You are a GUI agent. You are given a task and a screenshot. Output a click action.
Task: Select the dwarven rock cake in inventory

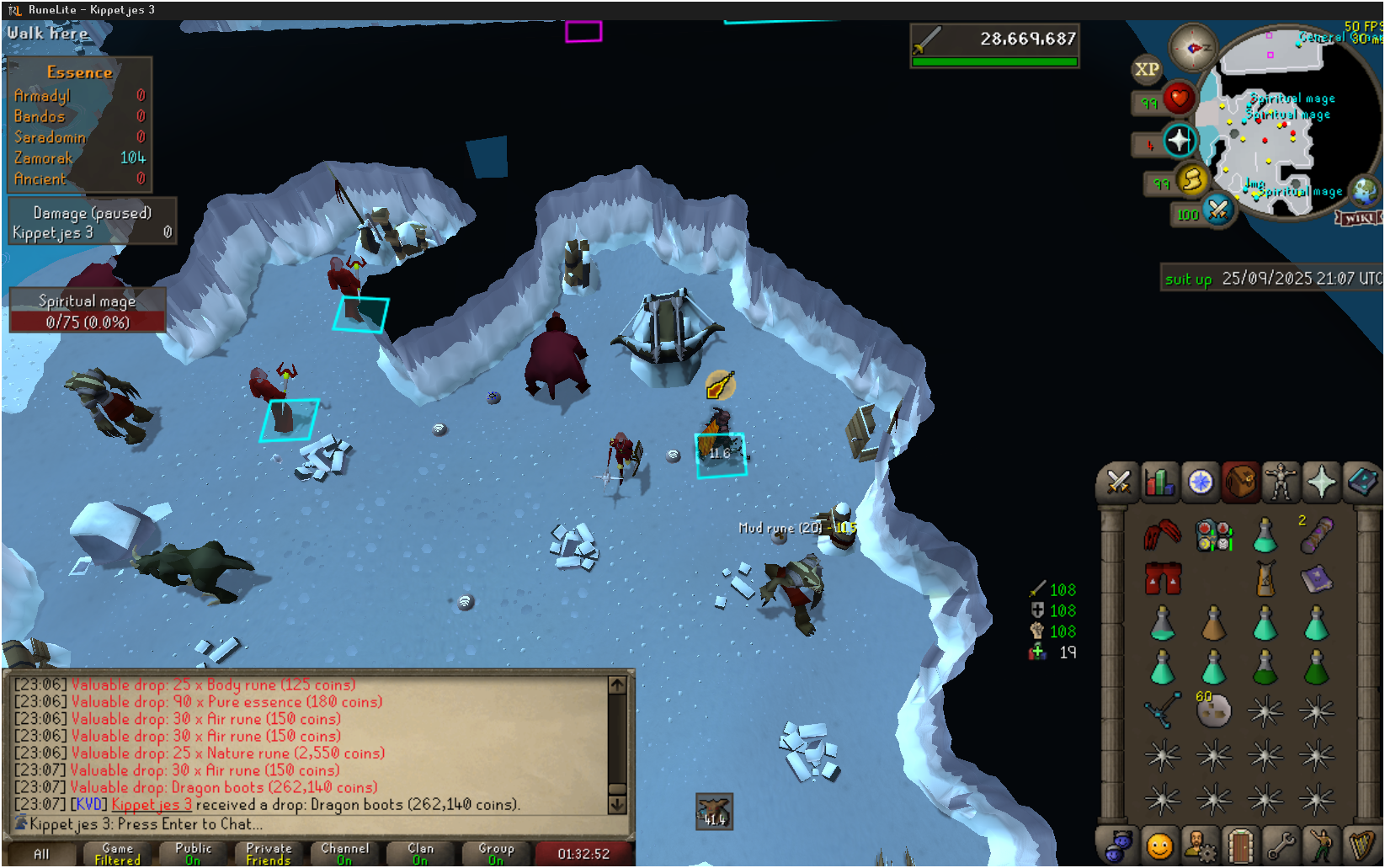point(1213,712)
